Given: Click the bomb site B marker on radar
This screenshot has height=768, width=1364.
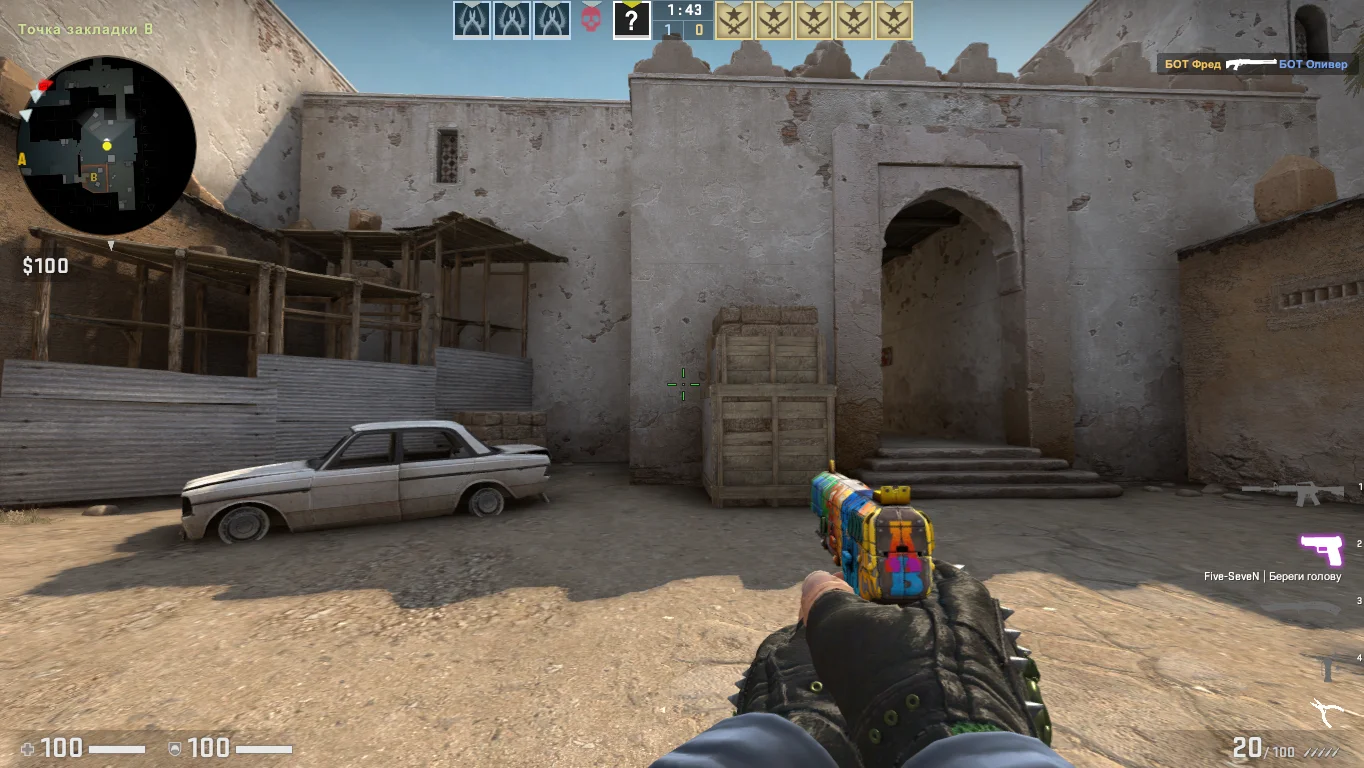Looking at the screenshot, I should click(94, 177).
